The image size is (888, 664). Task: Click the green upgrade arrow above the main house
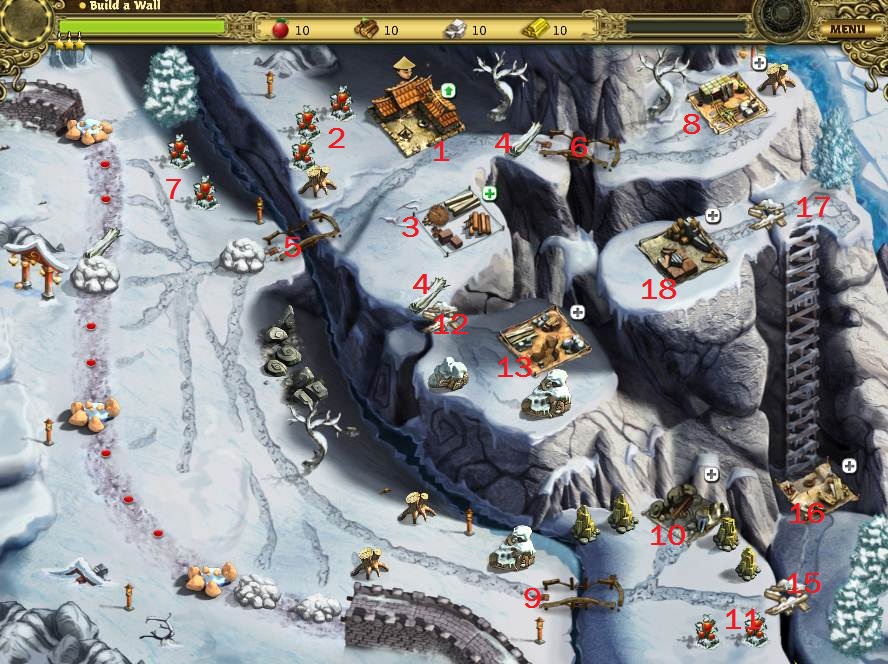click(447, 91)
